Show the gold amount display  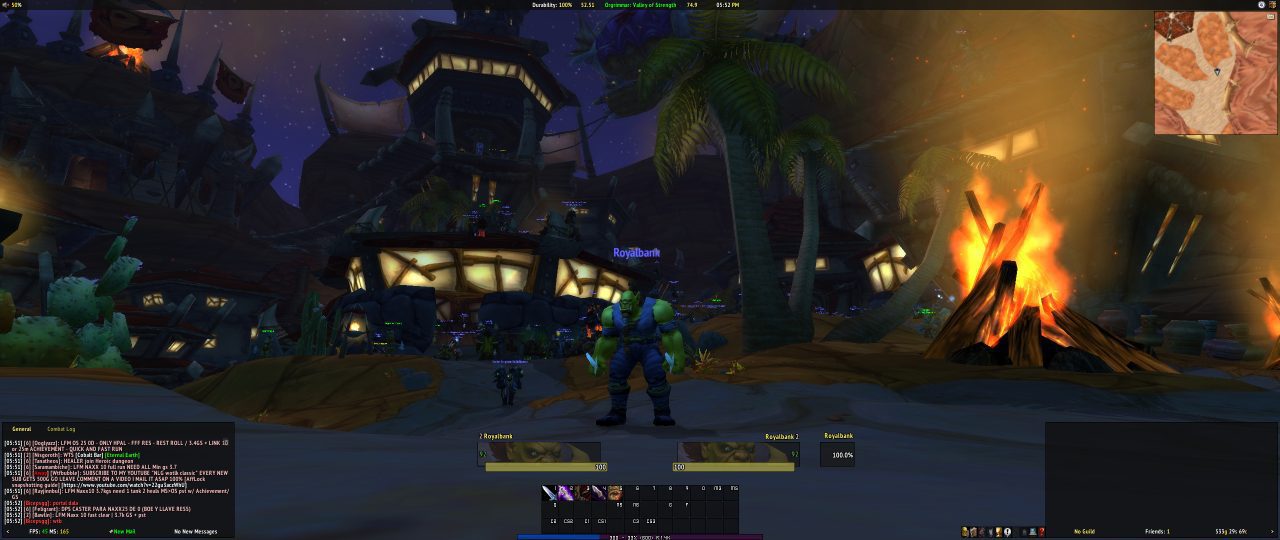(x=1229, y=531)
